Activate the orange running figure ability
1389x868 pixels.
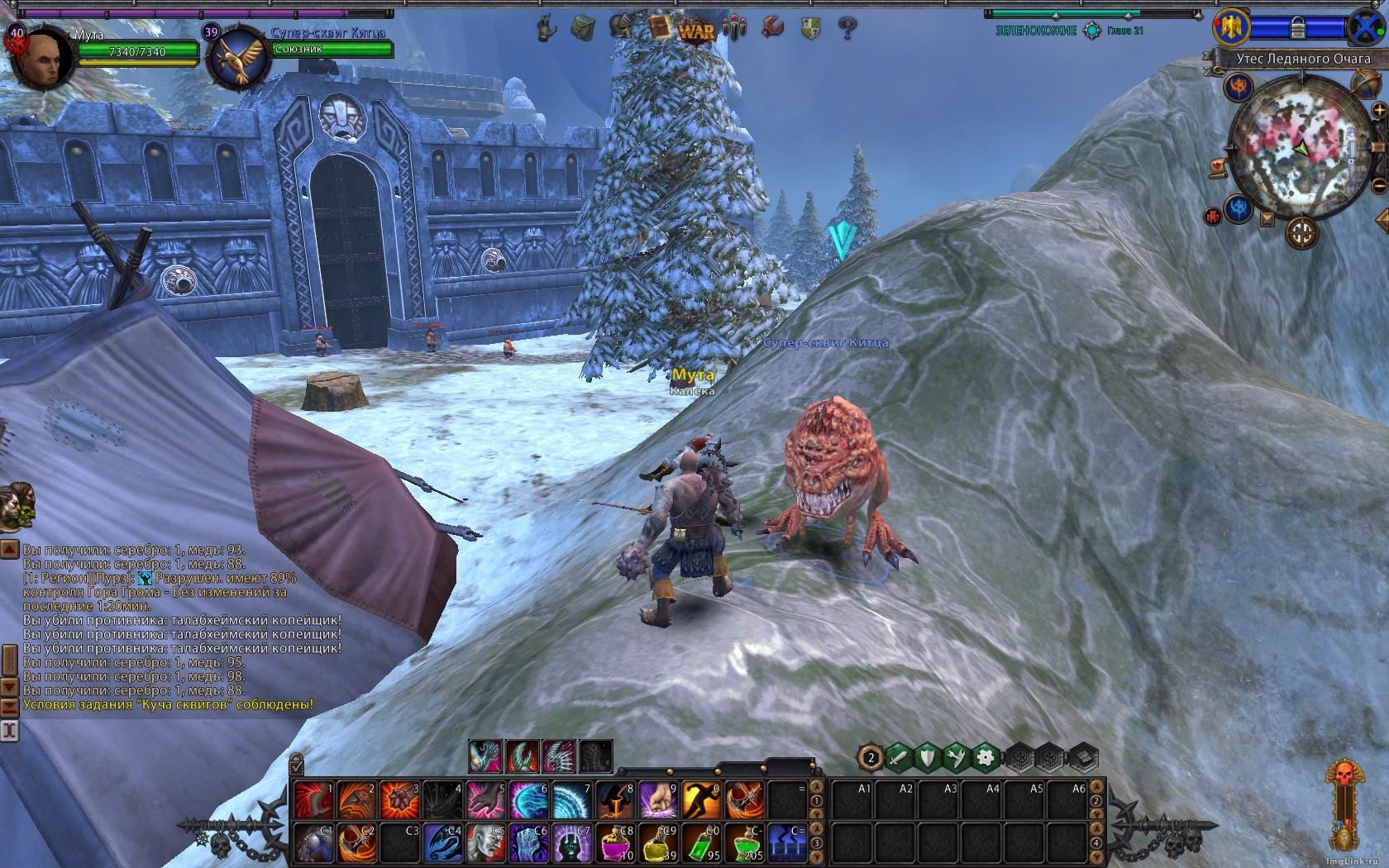coord(701,800)
